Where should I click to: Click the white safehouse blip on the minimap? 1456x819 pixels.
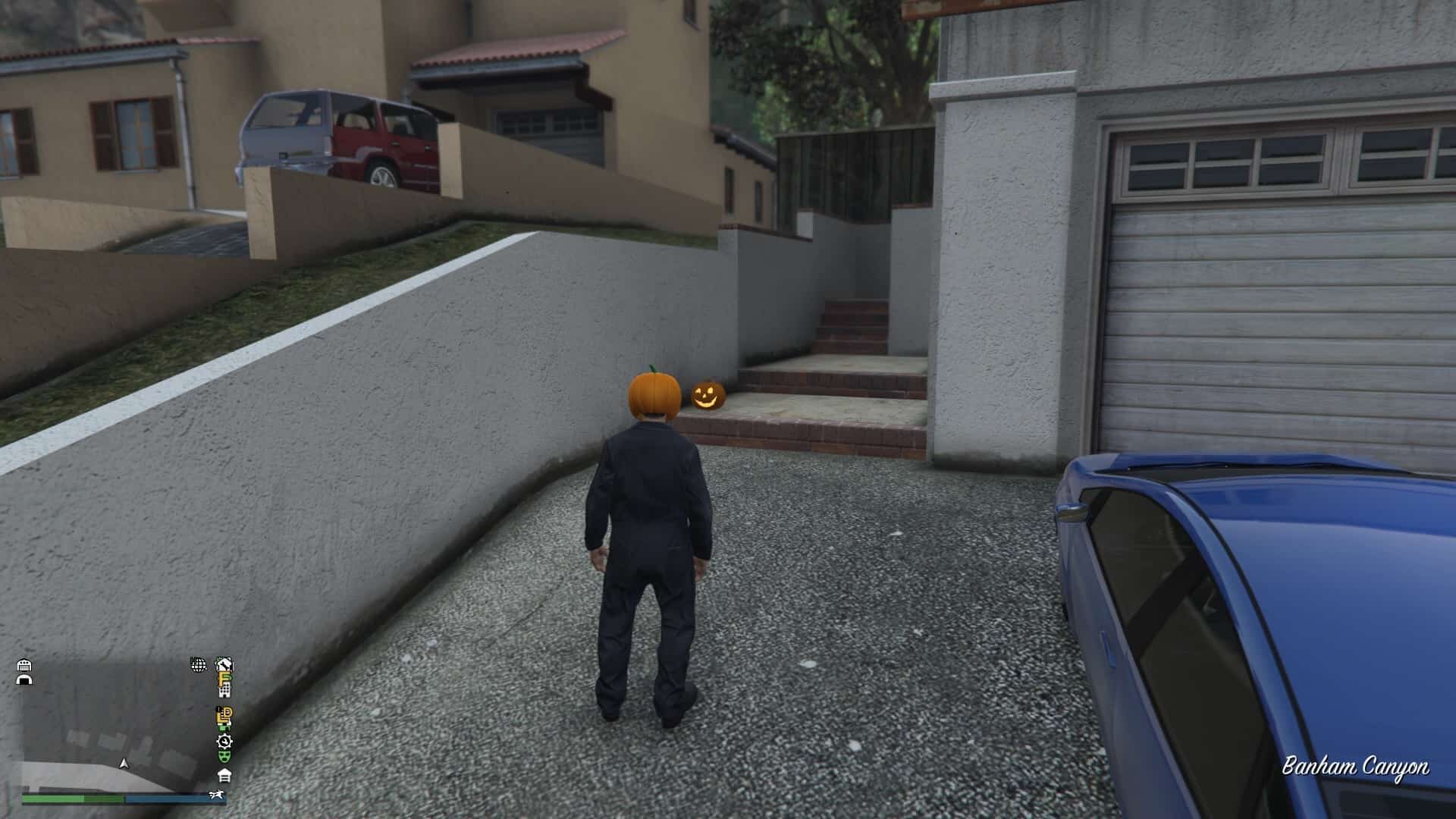point(224,776)
